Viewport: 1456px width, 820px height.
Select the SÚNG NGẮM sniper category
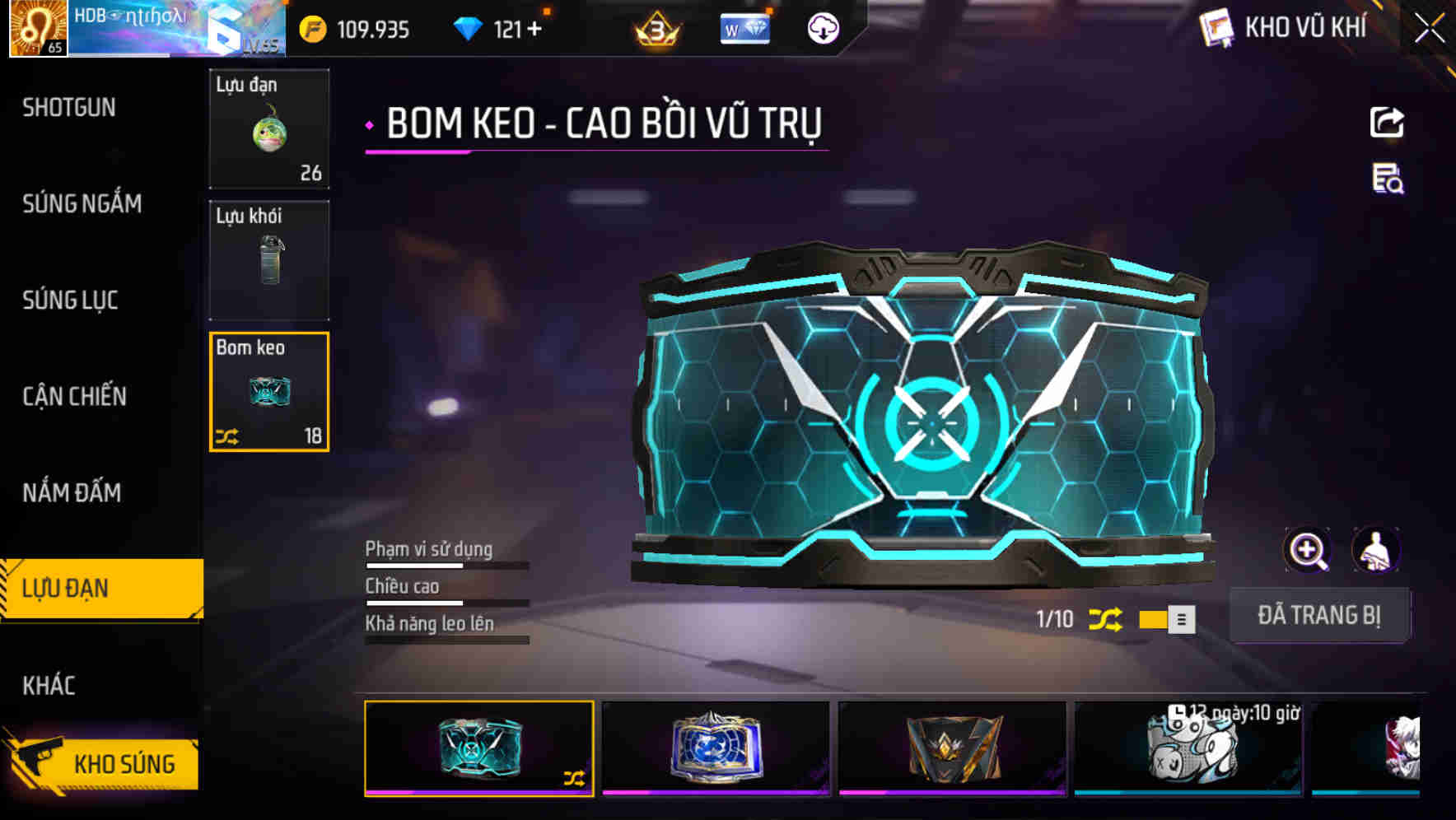pos(81,204)
